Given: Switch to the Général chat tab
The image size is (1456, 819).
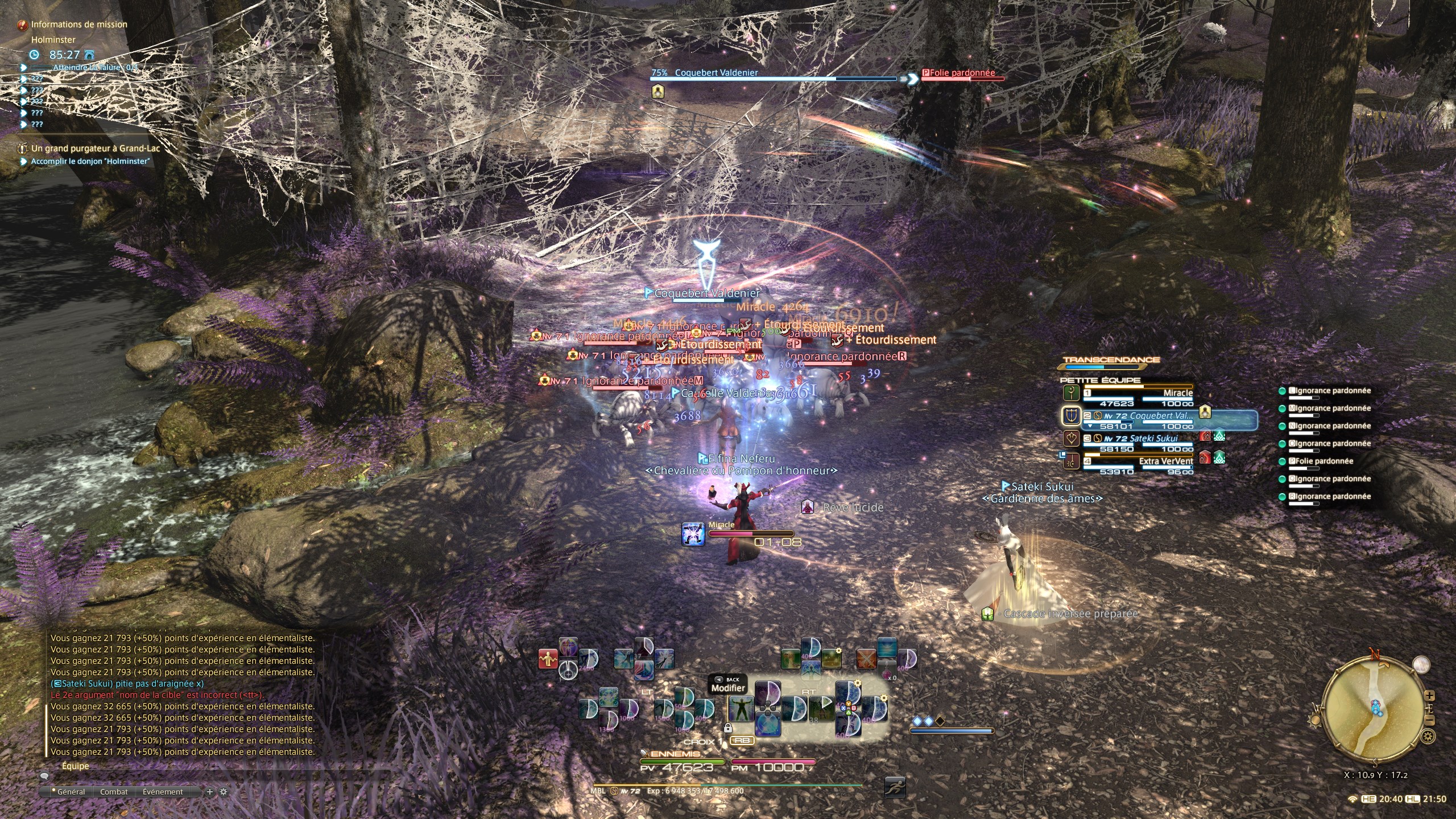Looking at the screenshot, I should (71, 792).
